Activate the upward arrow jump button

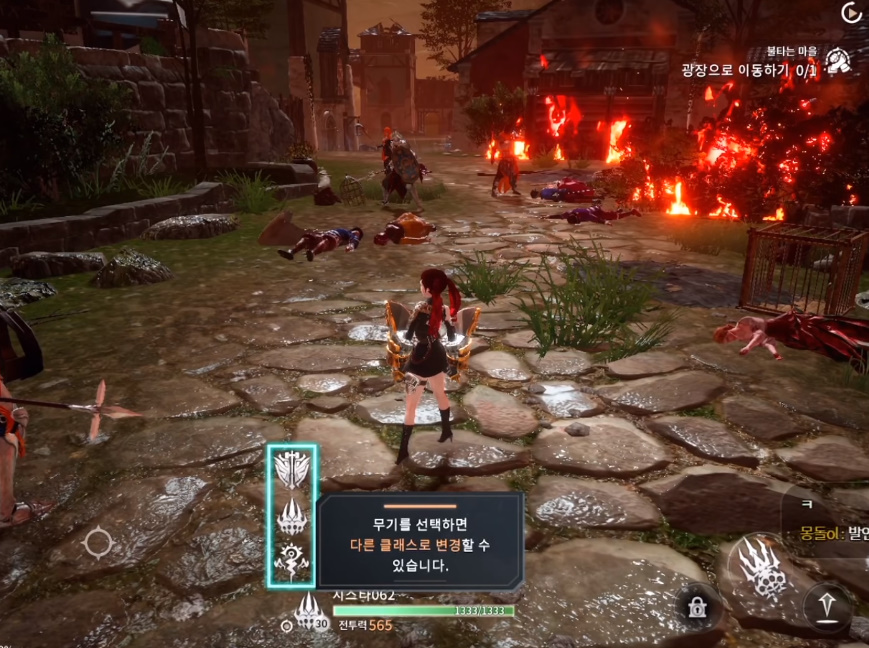click(x=828, y=607)
